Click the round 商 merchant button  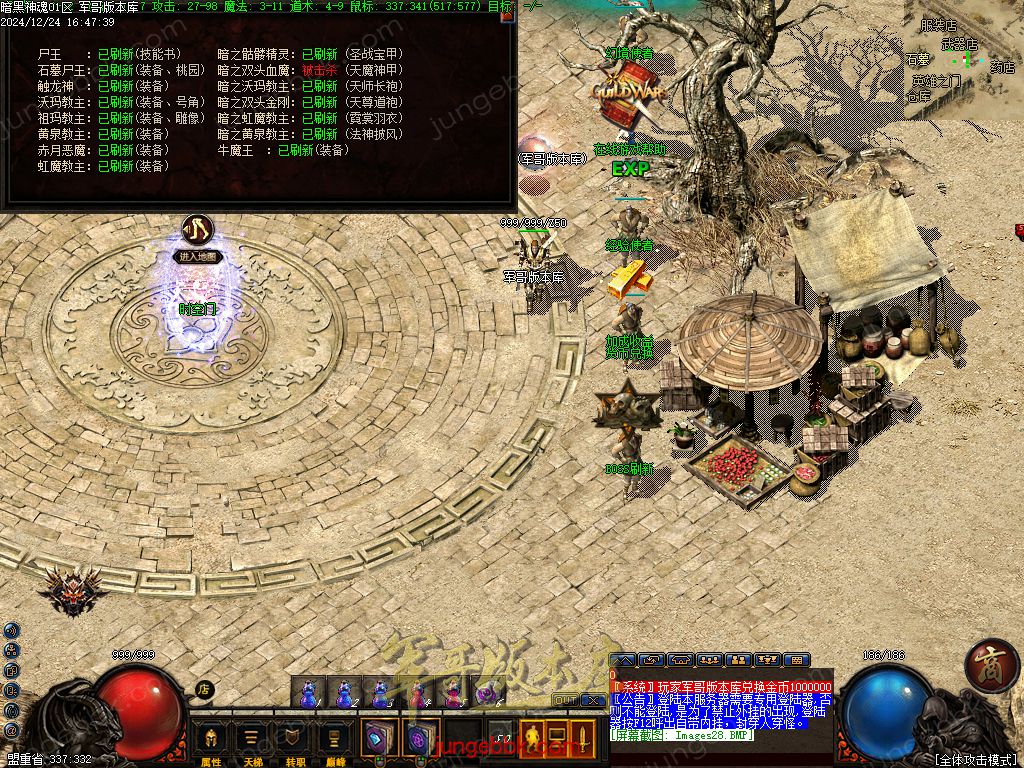click(991, 664)
